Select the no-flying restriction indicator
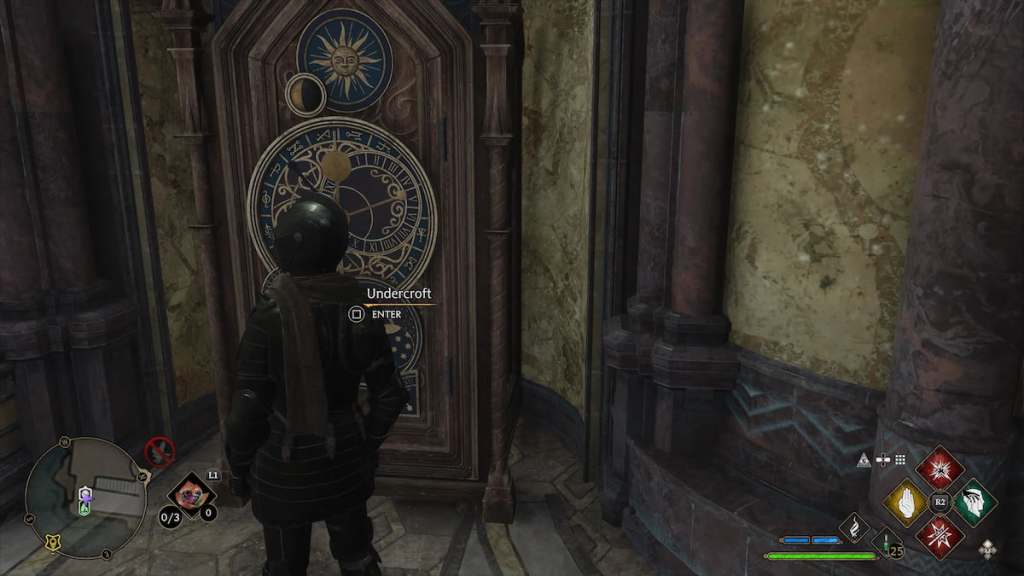 pos(159,452)
